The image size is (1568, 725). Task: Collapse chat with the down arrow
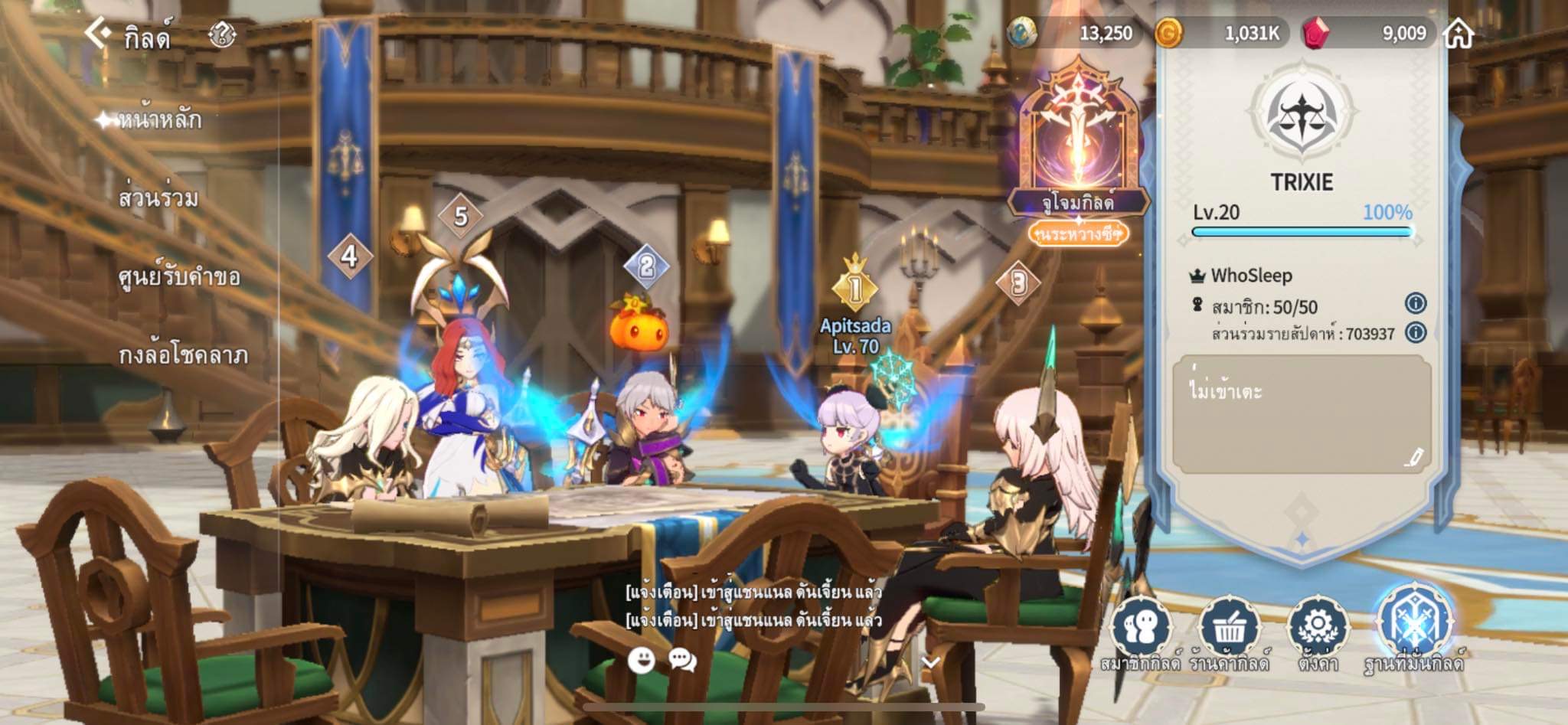point(930,662)
